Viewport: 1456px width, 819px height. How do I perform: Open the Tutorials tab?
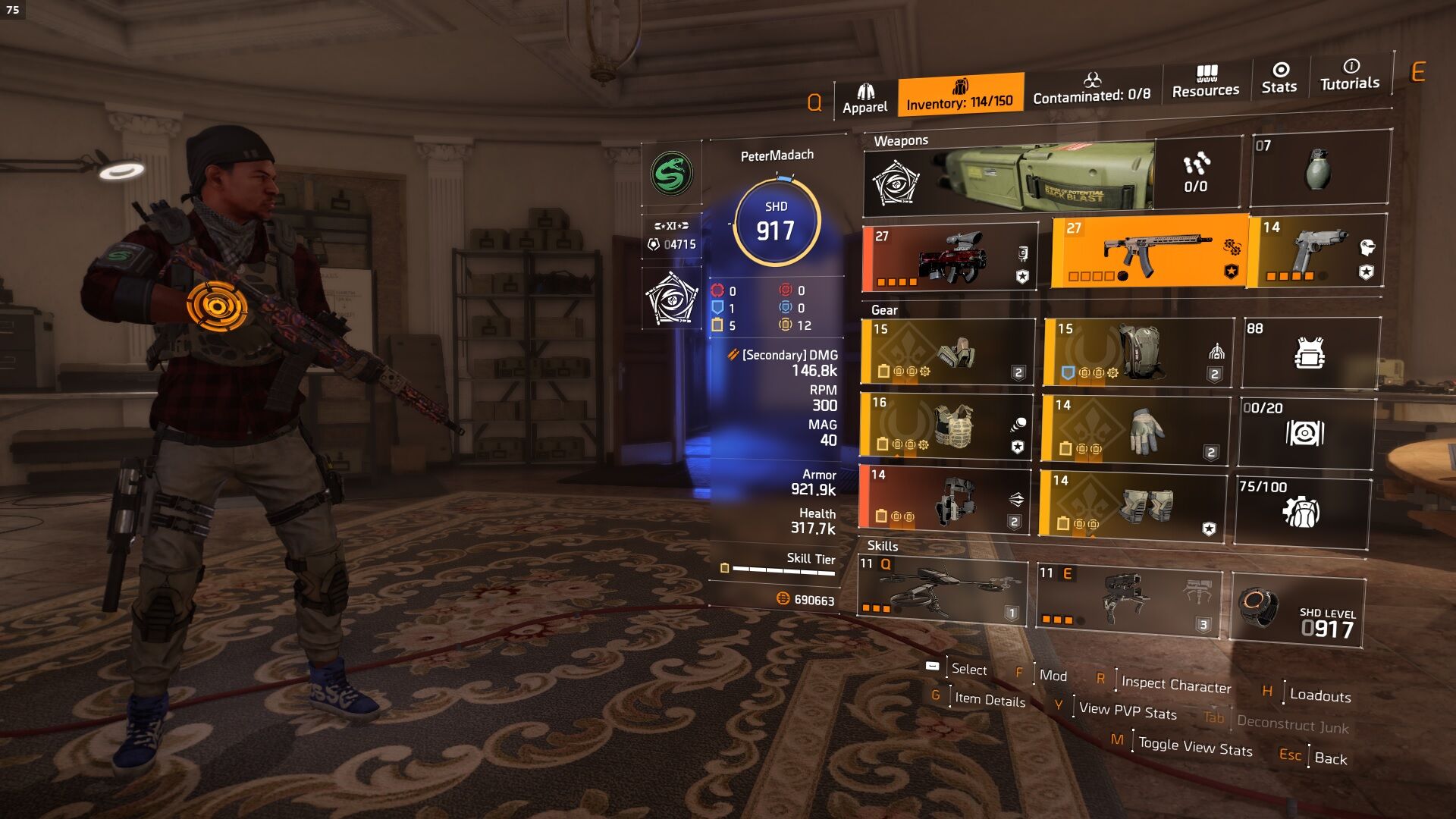pos(1350,75)
